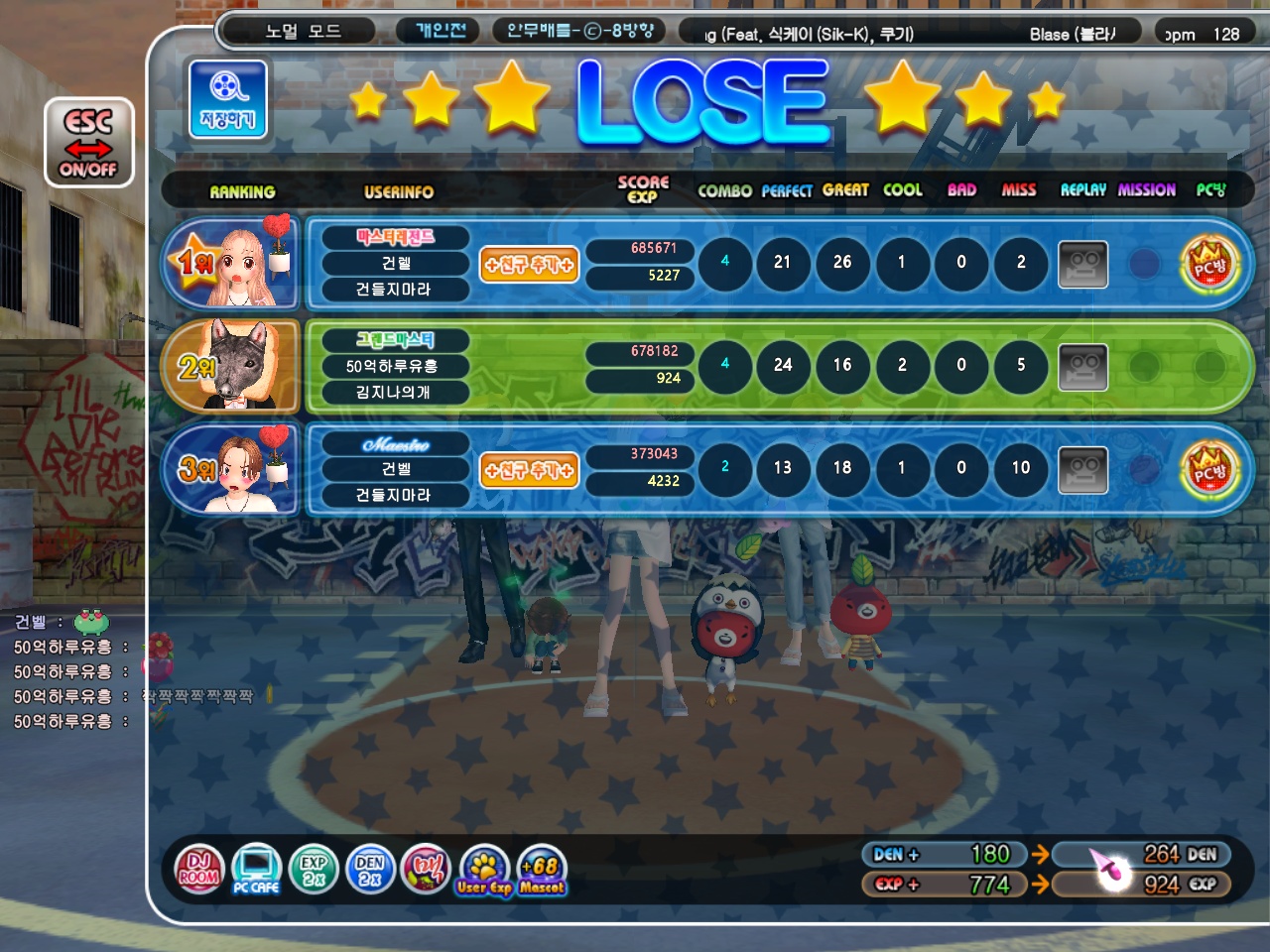Image resolution: width=1270 pixels, height=952 pixels.
Task: Click the DEN 2x bonus icon
Action: pos(370,870)
